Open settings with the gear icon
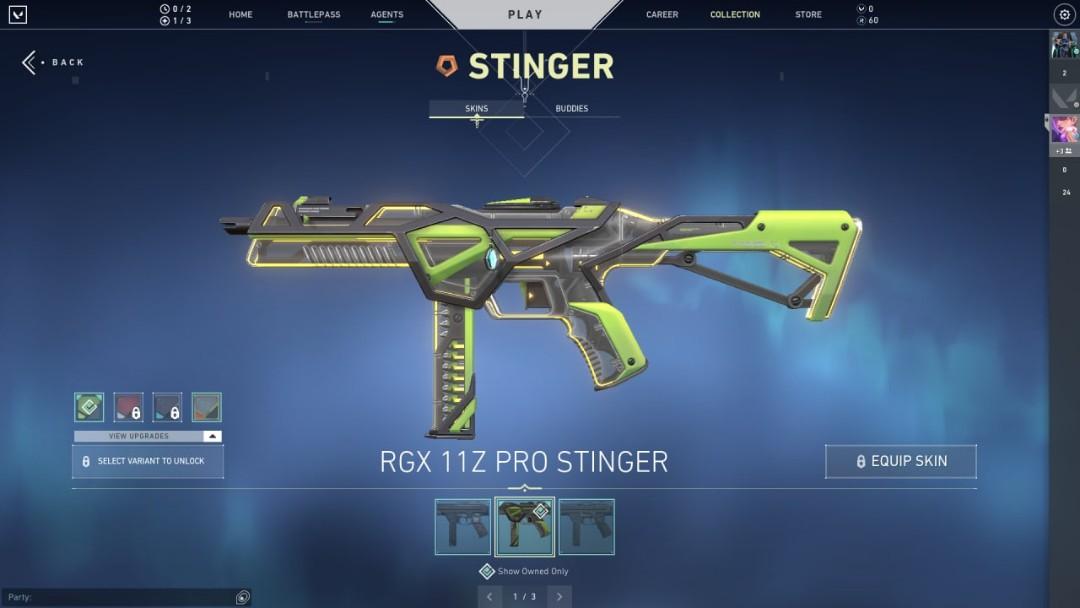The image size is (1080, 608). tap(1064, 14)
